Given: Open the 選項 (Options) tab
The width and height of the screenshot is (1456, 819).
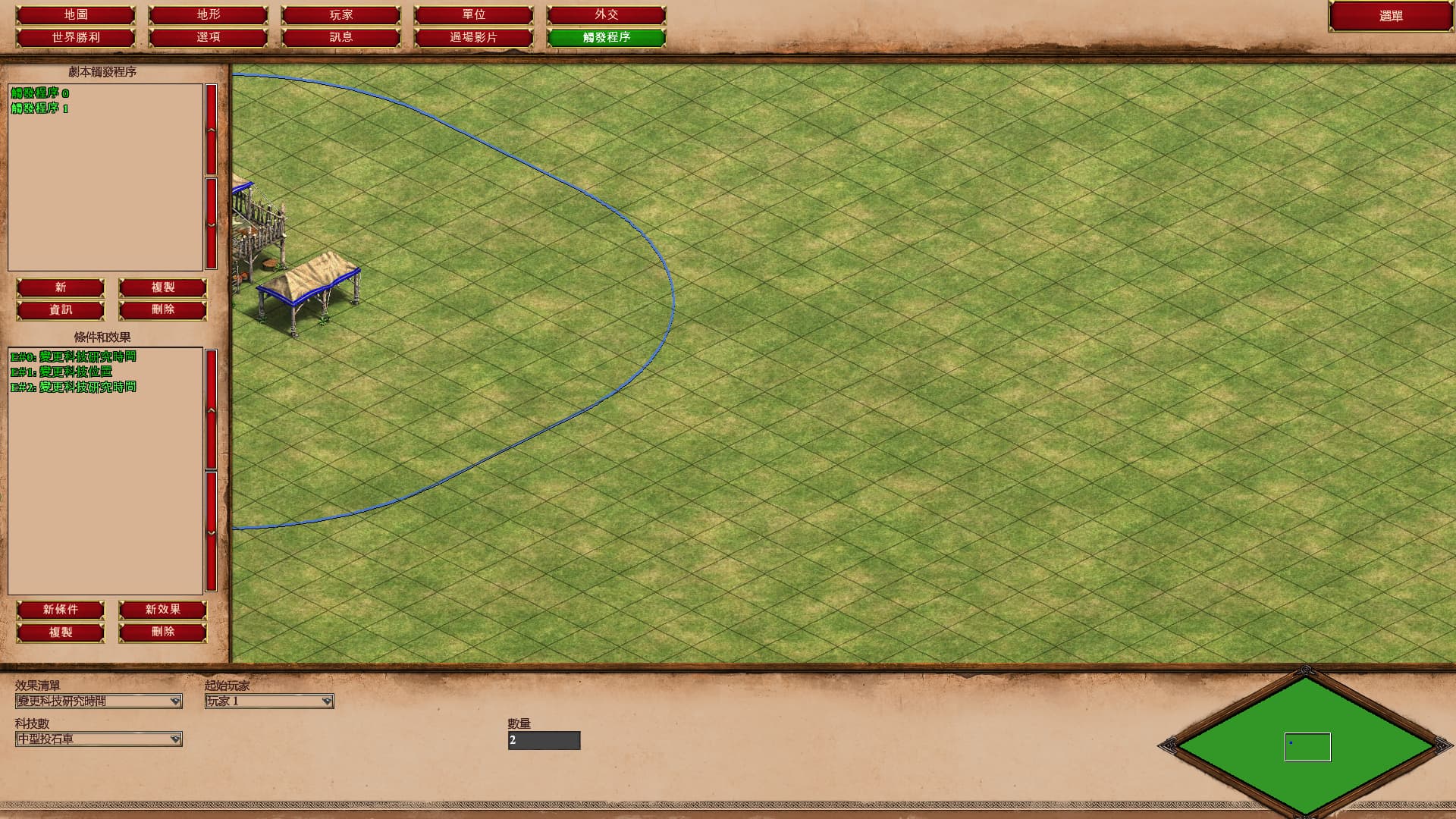Looking at the screenshot, I should click(207, 36).
